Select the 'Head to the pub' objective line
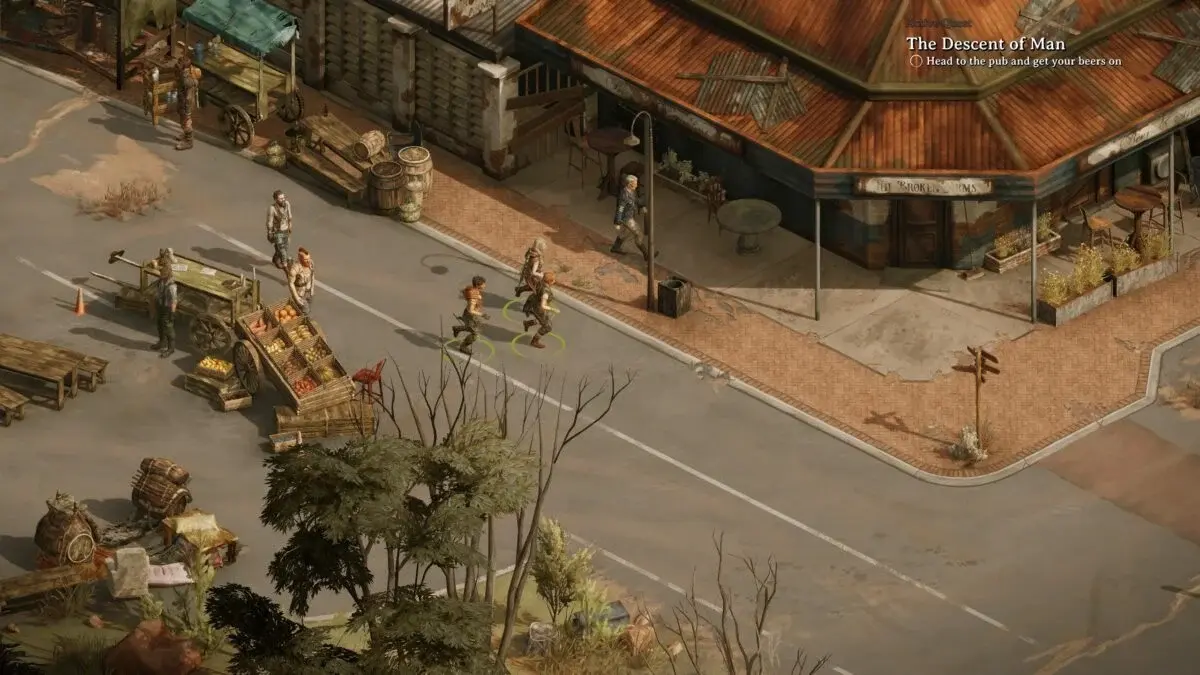This screenshot has width=1200, height=675. [1029, 61]
